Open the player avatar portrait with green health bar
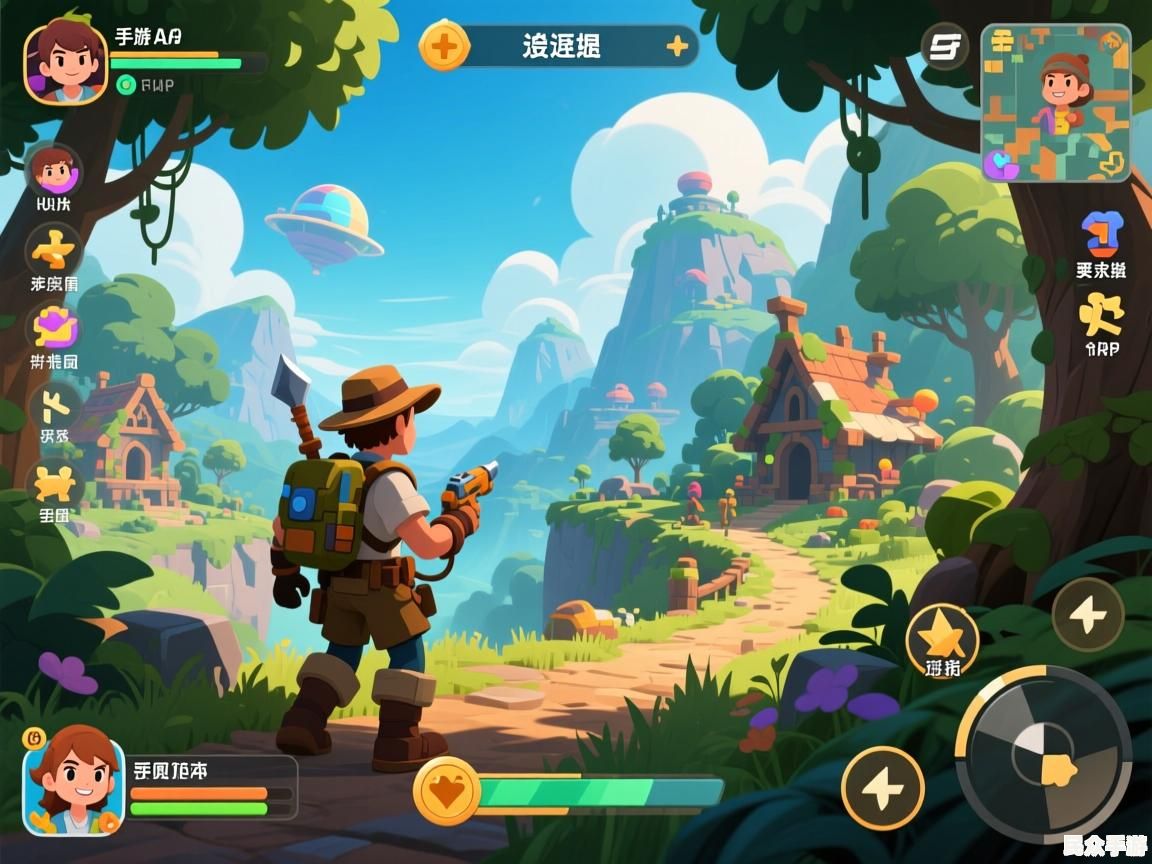1152x864 pixels. 65,61
